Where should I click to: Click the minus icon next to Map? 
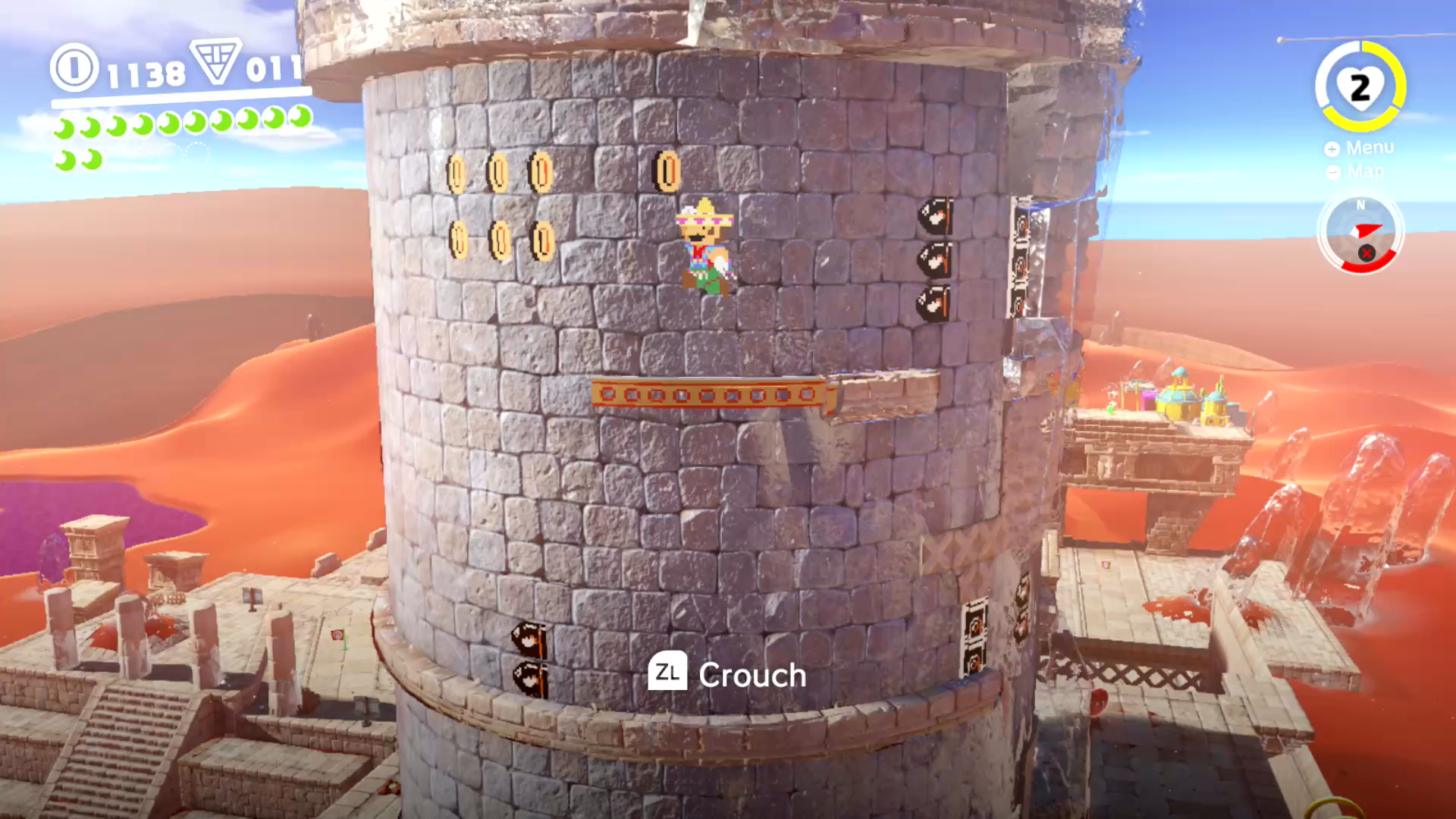[x=1332, y=173]
